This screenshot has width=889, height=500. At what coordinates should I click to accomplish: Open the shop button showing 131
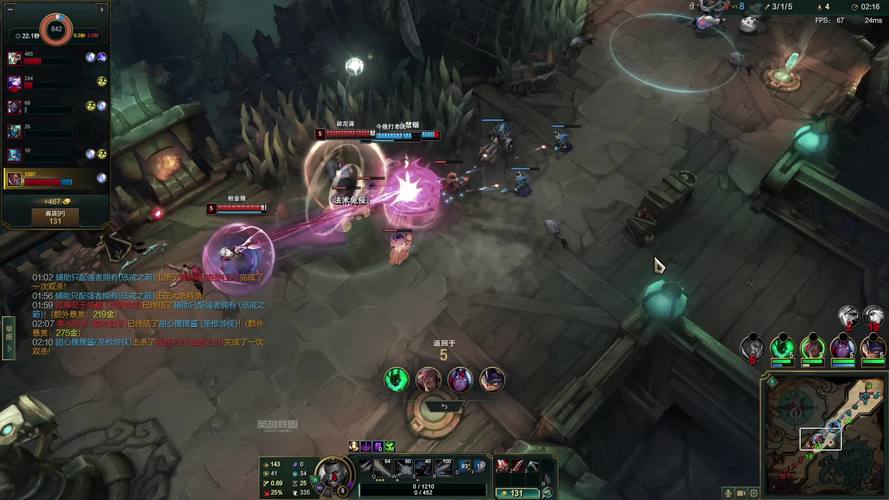(54, 216)
